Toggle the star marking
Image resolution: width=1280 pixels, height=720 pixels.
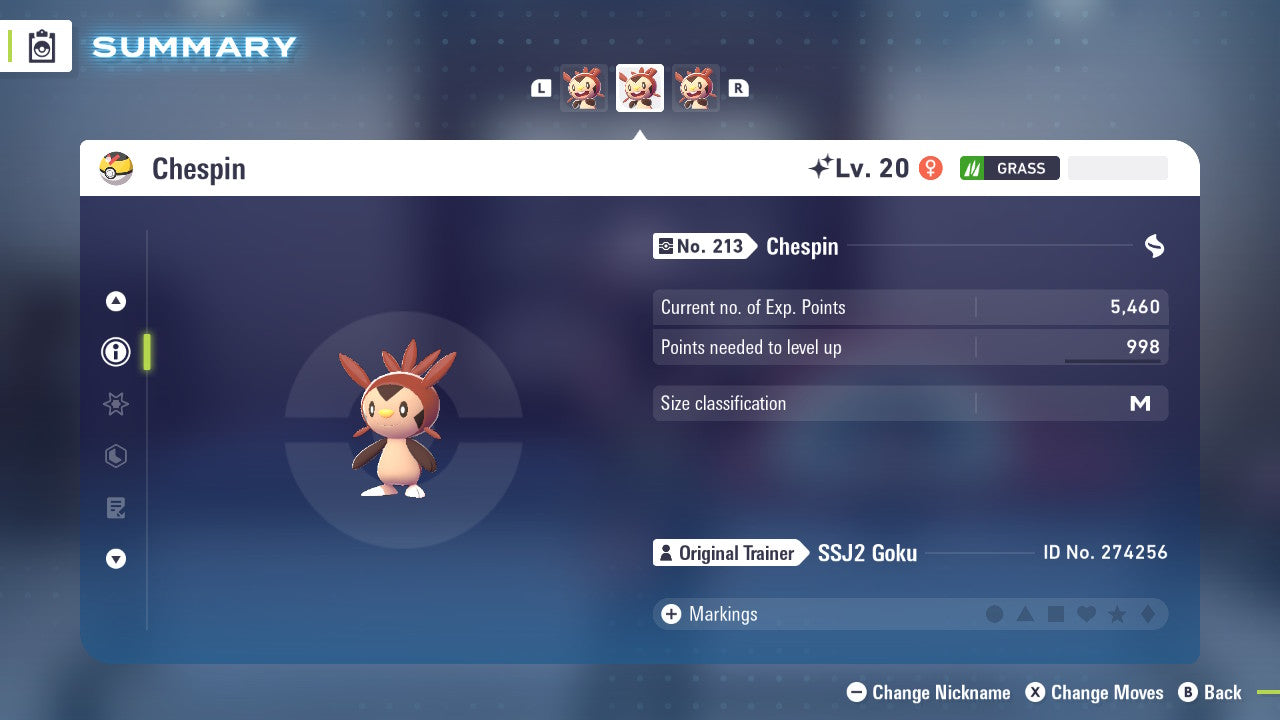1116,614
